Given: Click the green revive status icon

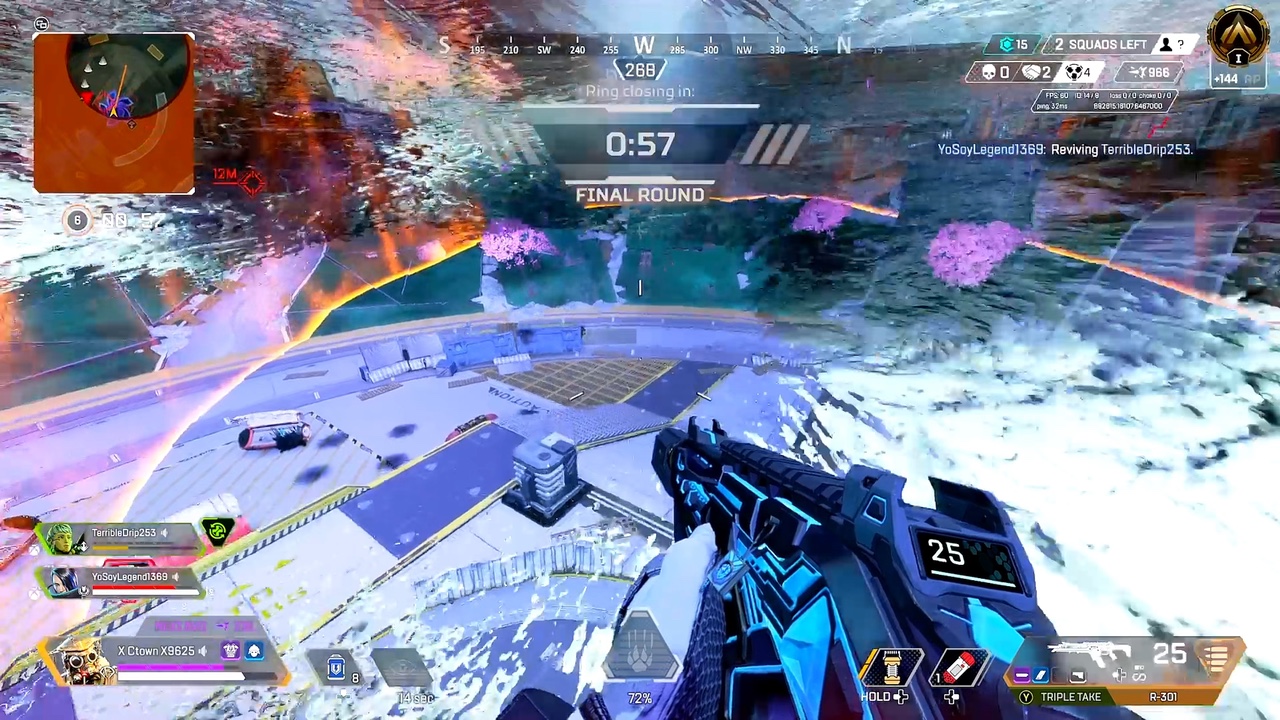Looking at the screenshot, I should click(218, 532).
